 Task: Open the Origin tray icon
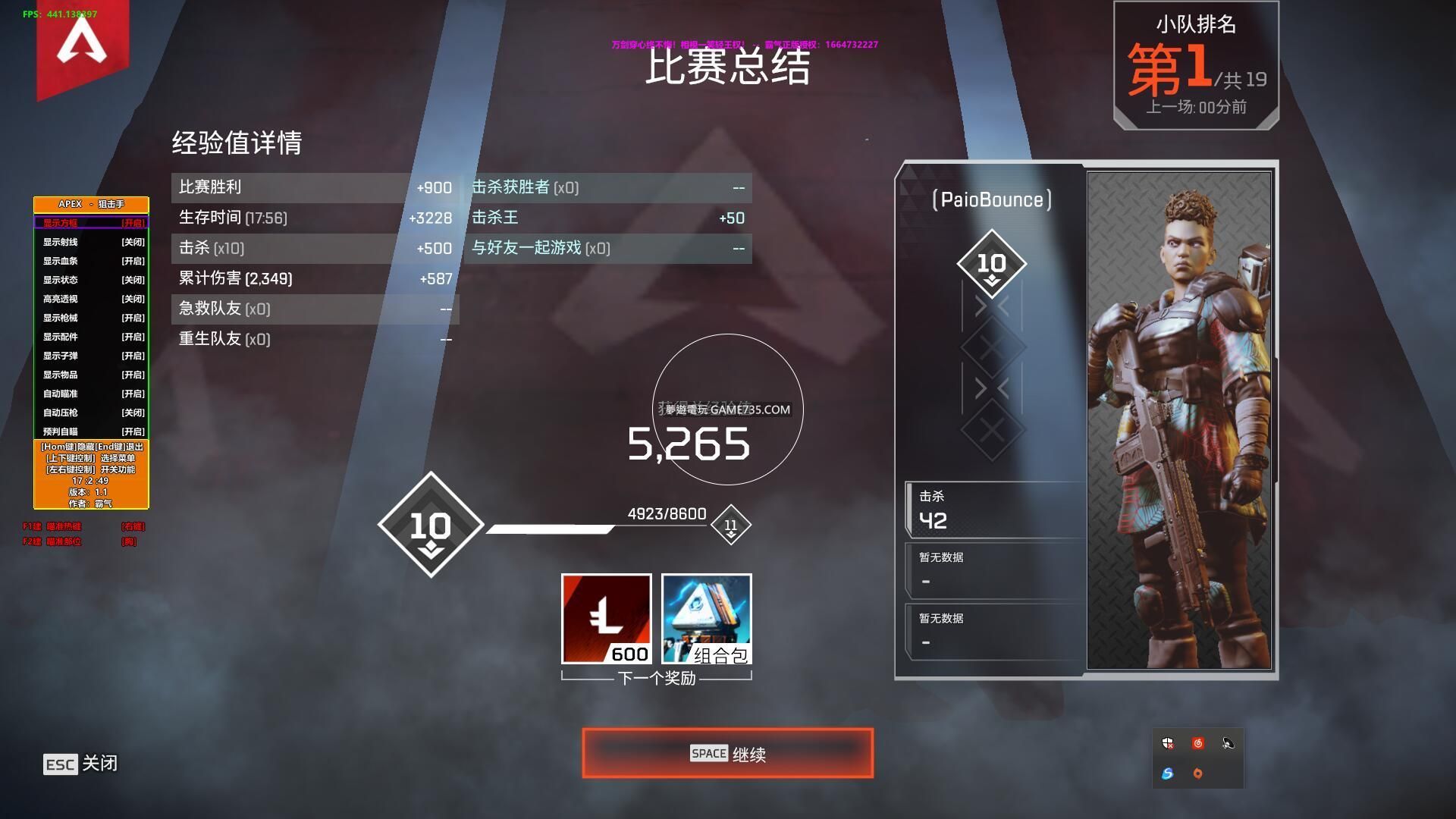coord(1197,773)
